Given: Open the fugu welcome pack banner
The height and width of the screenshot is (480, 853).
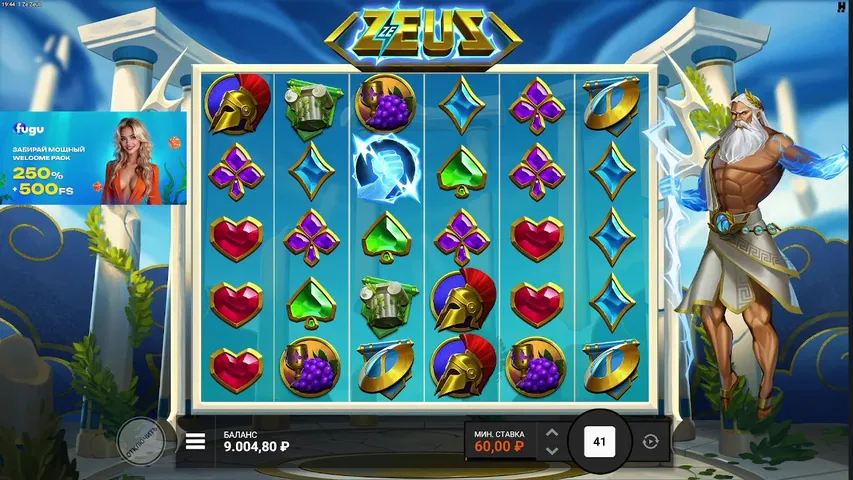Looking at the screenshot, I should pyautogui.click(x=93, y=158).
